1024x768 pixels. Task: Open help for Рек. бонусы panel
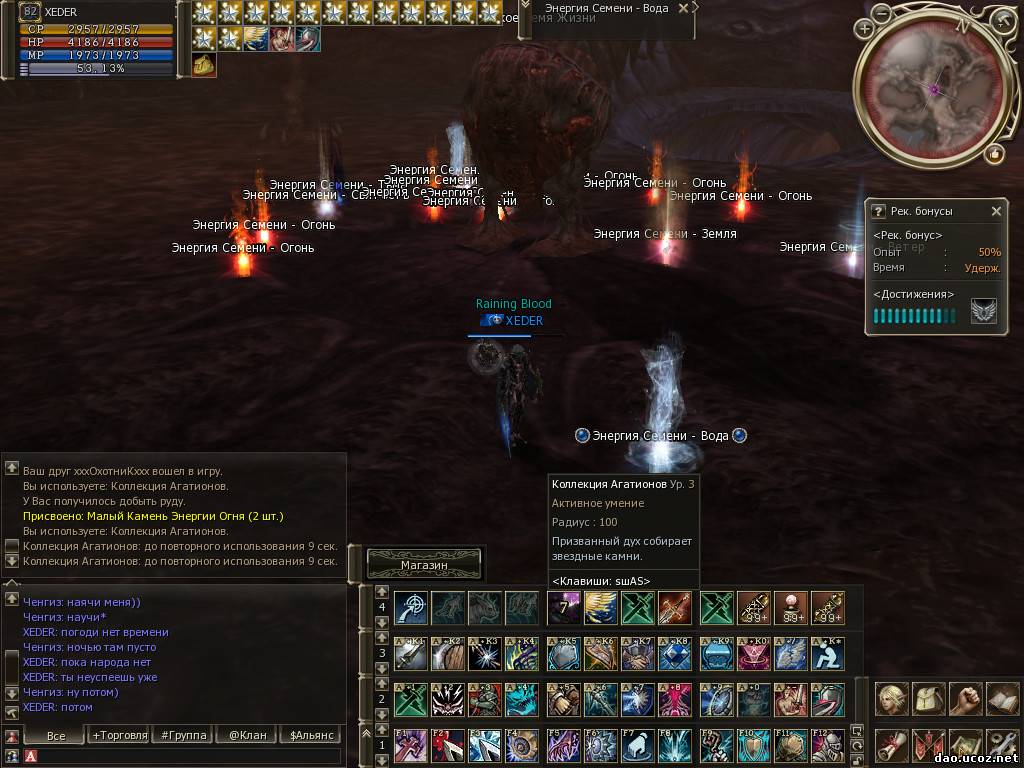(878, 211)
